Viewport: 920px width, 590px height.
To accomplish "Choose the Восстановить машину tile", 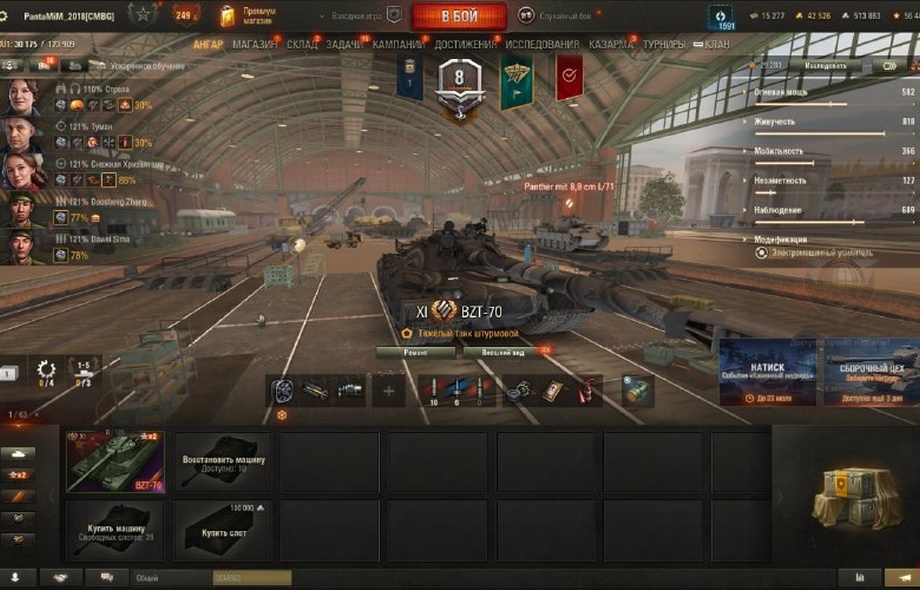I will tap(223, 462).
